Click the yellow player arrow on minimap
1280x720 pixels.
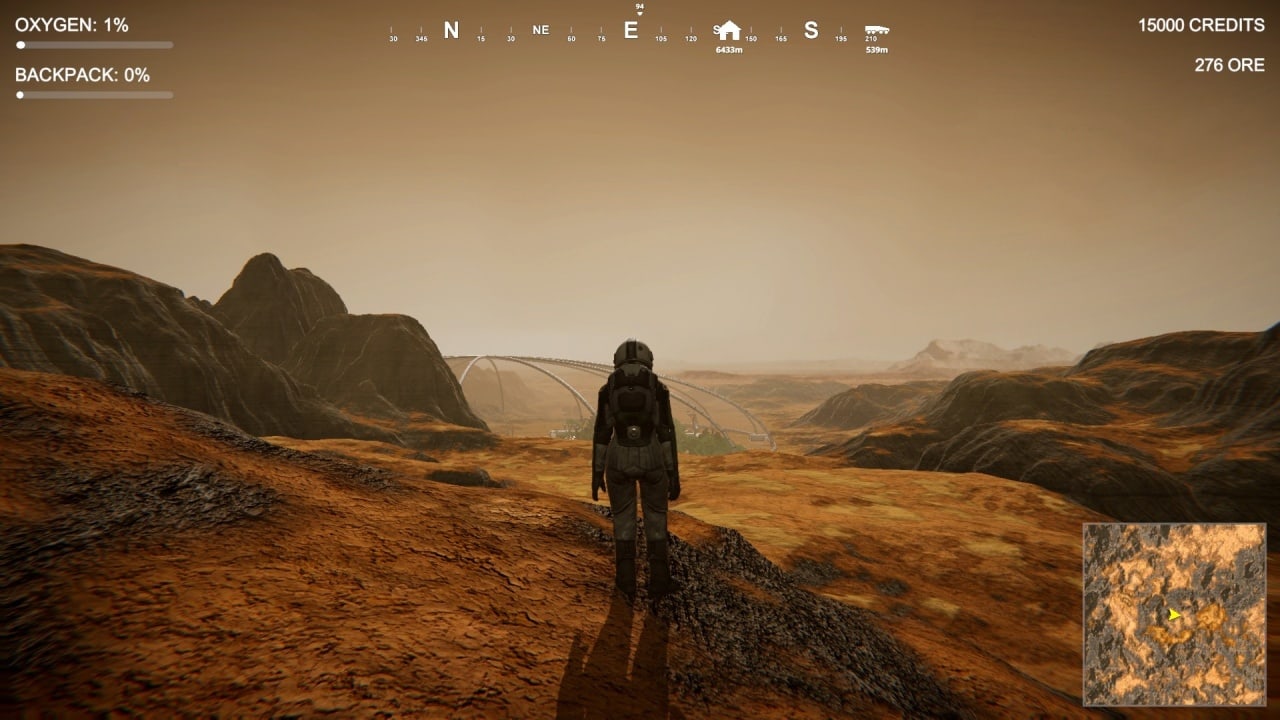point(1173,614)
